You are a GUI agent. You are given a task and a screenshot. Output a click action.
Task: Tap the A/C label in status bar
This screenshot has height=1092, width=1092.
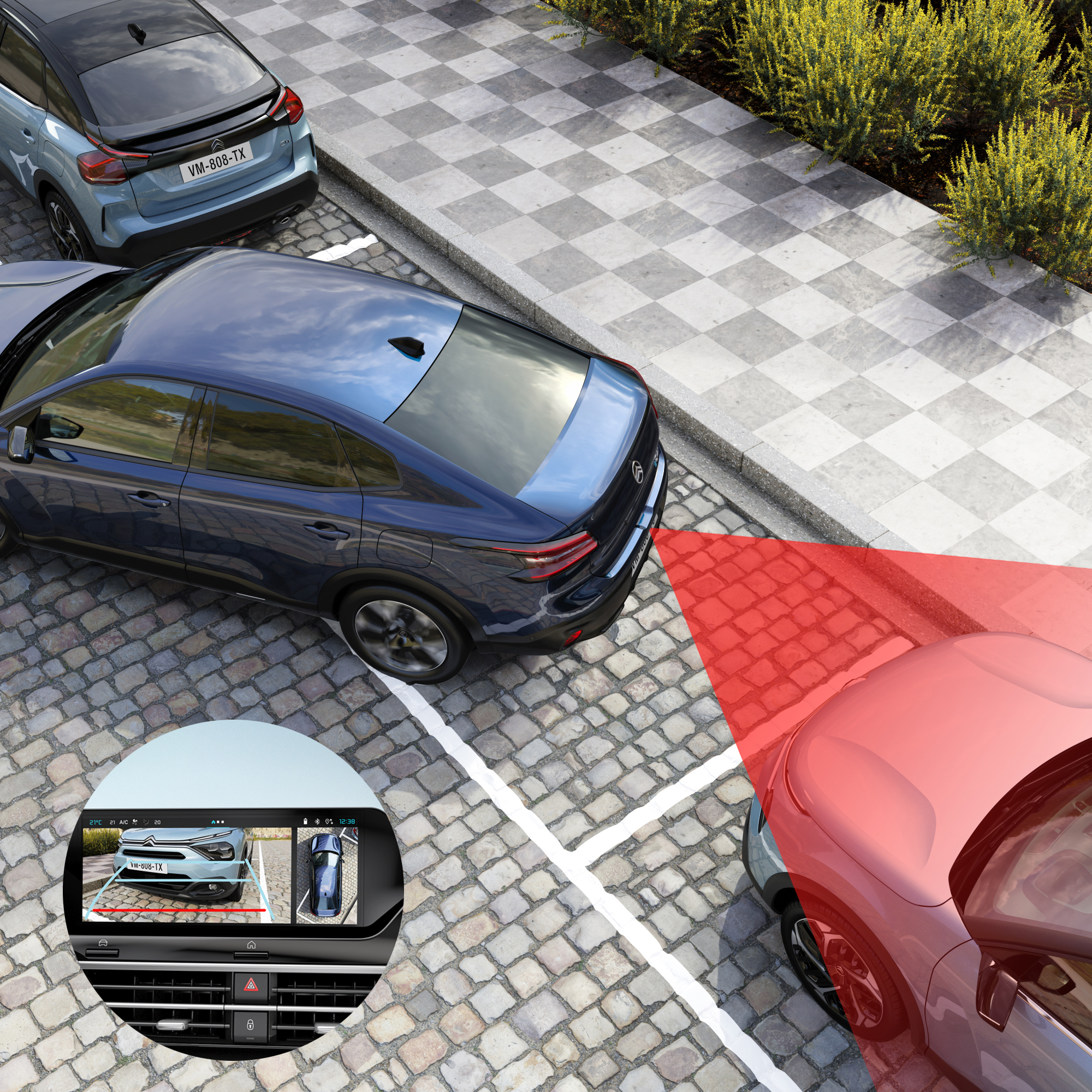[124, 822]
